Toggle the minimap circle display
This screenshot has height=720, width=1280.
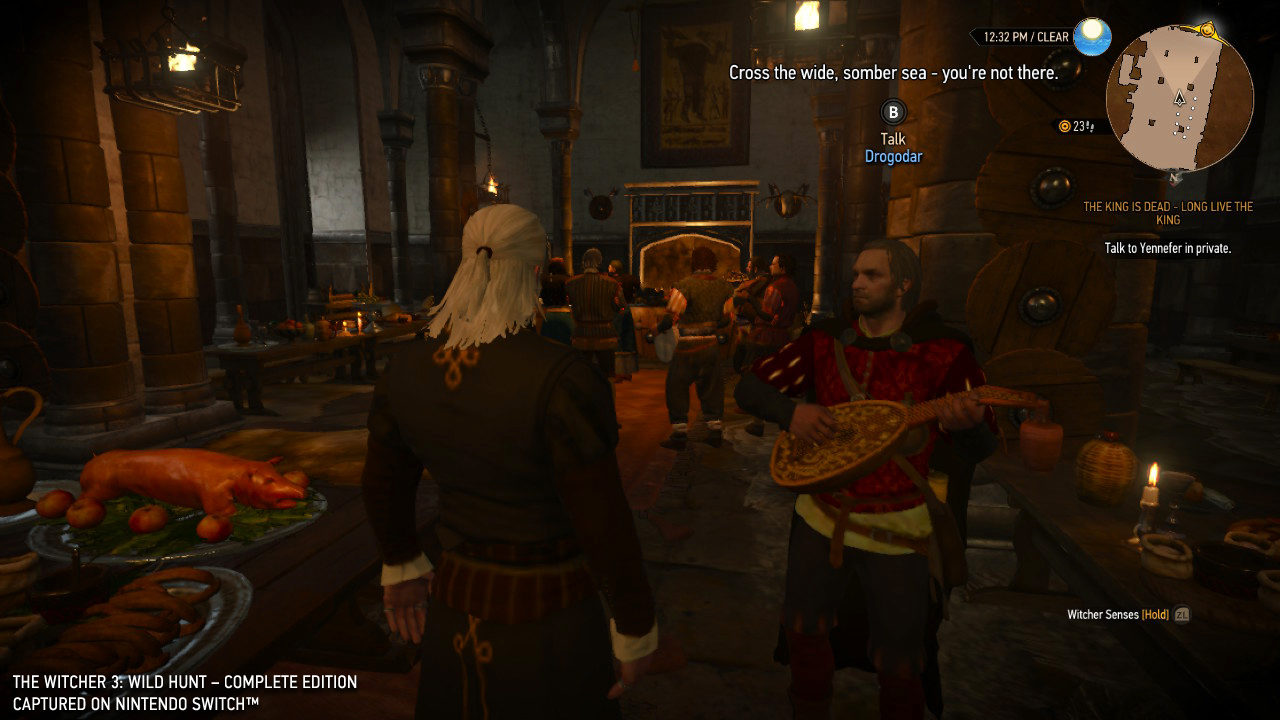click(1180, 95)
